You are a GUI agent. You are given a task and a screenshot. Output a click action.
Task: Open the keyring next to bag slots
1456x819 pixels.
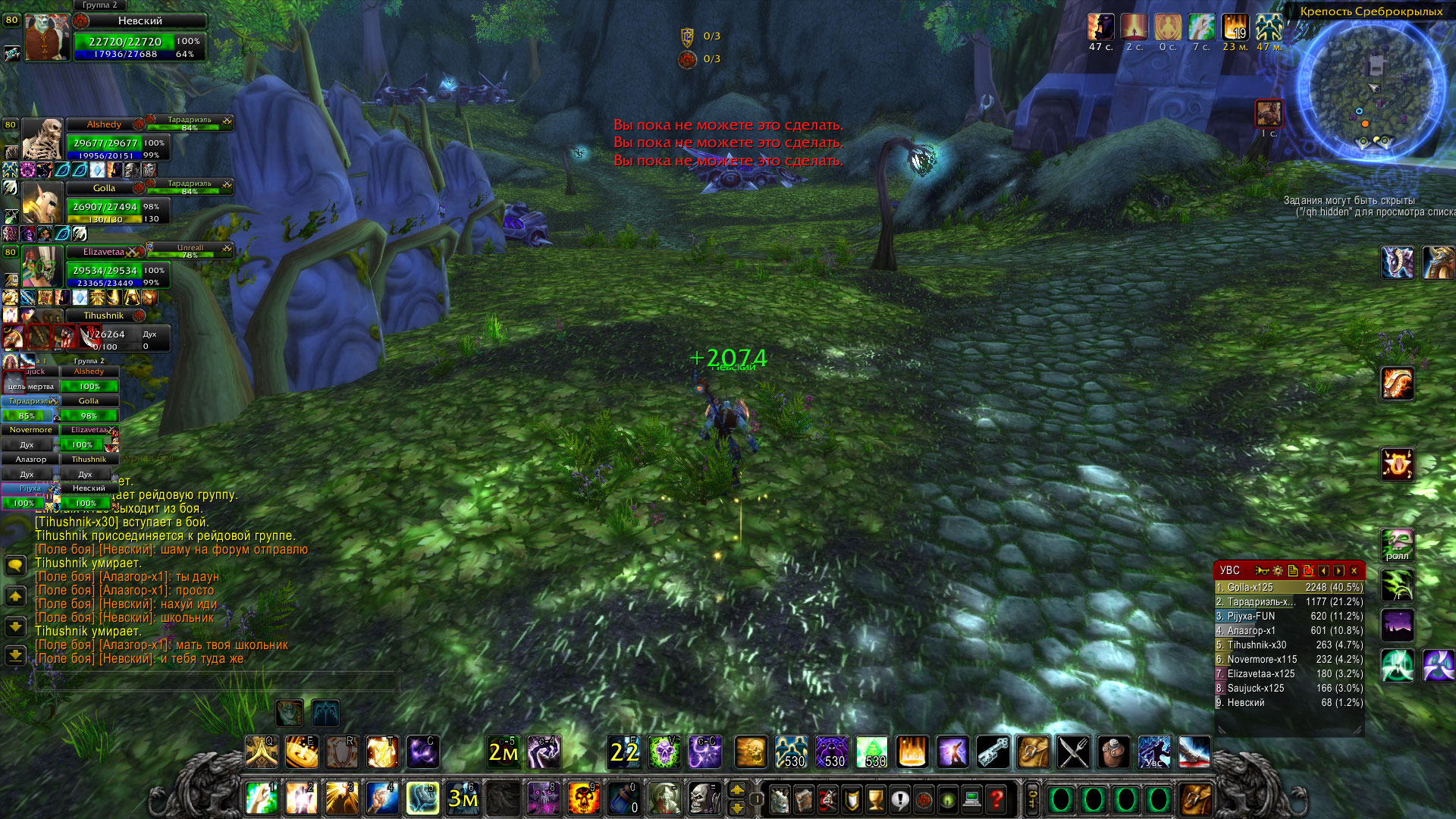point(1032,799)
